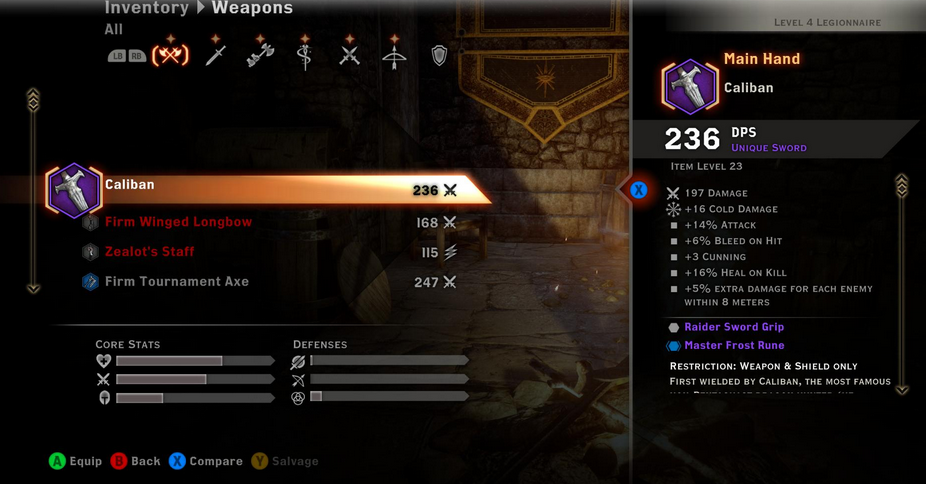Image resolution: width=926 pixels, height=484 pixels.
Task: Choose the Firm Winged Longbow entry
Action: click(178, 222)
